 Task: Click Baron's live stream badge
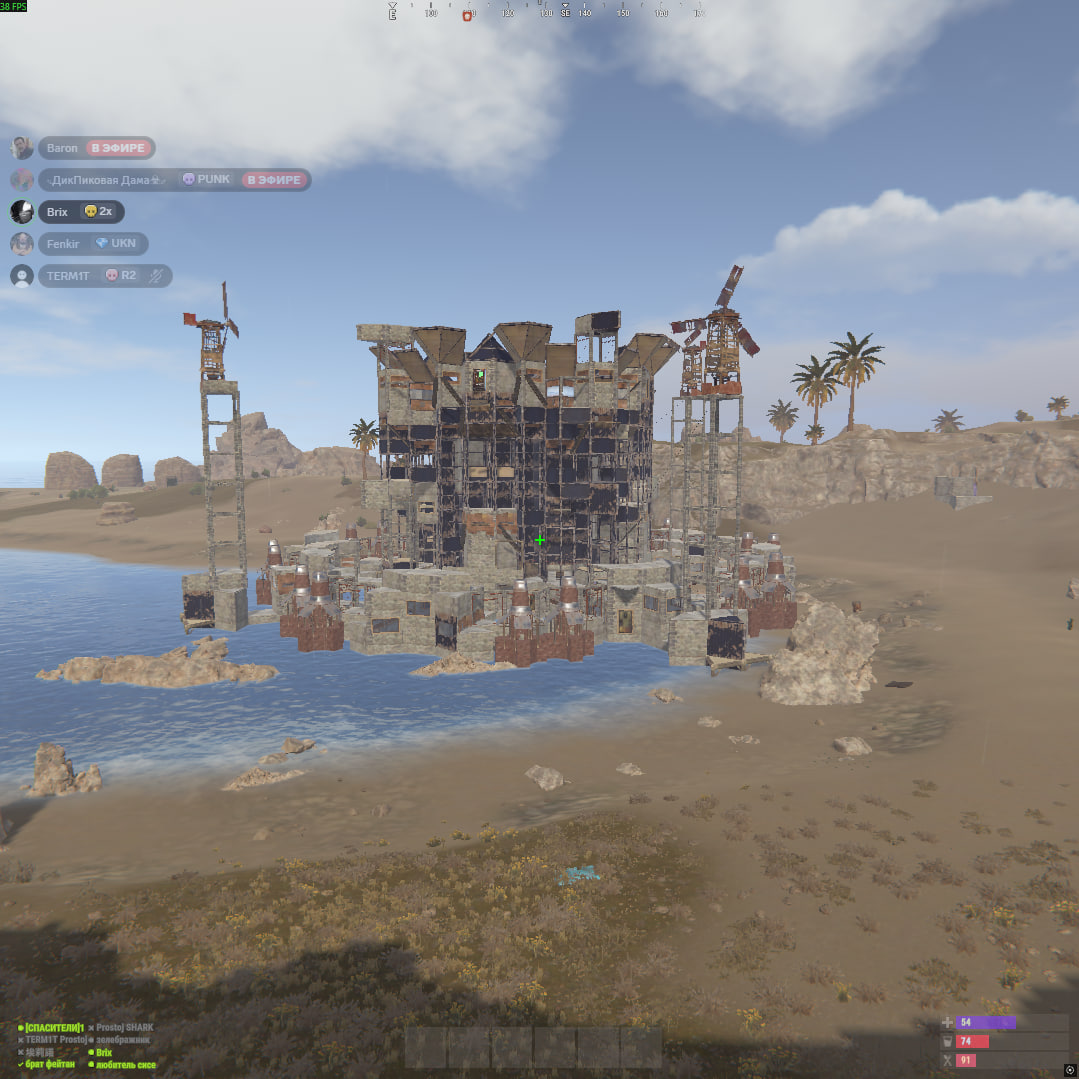tap(119, 148)
